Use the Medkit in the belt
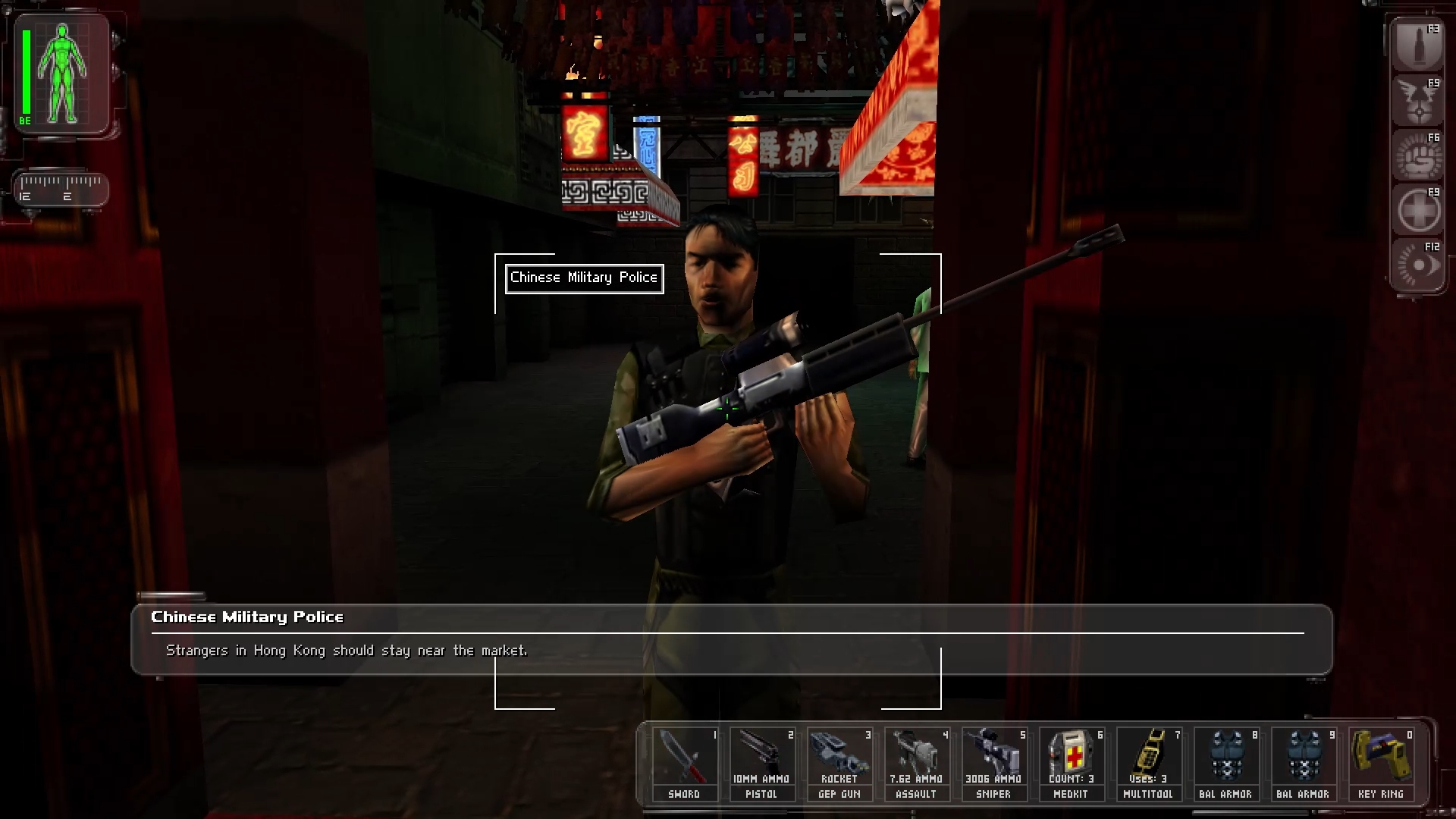Image resolution: width=1456 pixels, height=819 pixels. pyautogui.click(x=1071, y=764)
